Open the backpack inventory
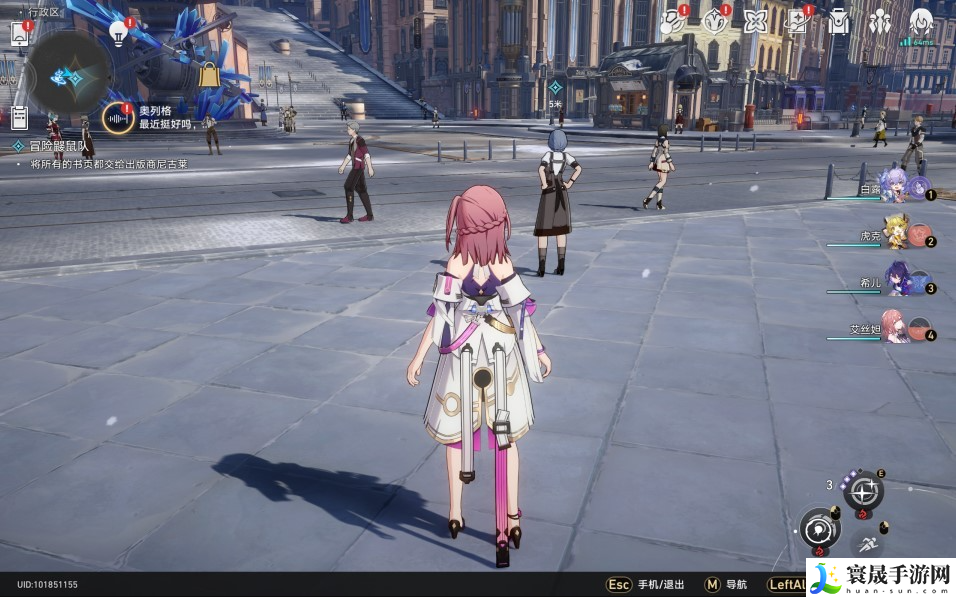Image resolution: width=956 pixels, height=597 pixels. [x=838, y=21]
